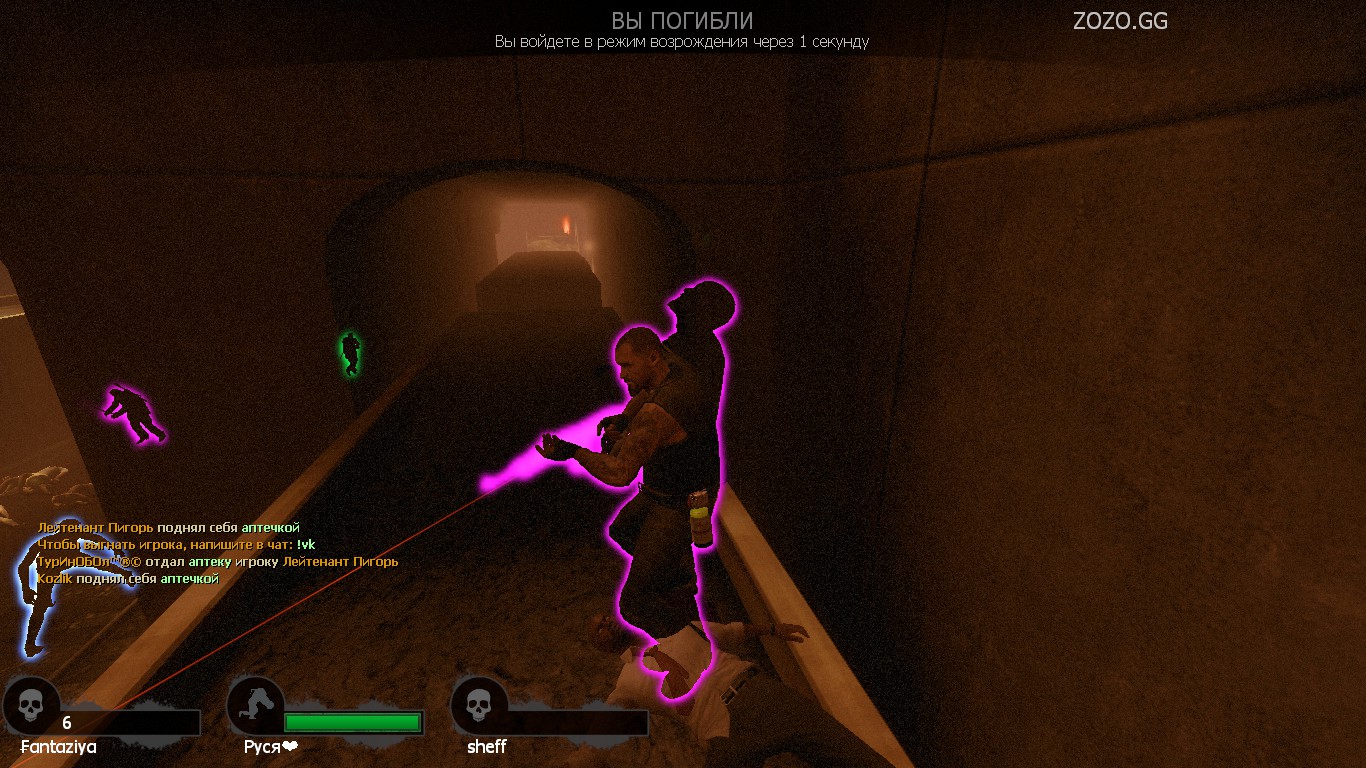Viewport: 1366px width, 768px height.
Task: Click the chat line containing !vk
Action: (x=176, y=544)
